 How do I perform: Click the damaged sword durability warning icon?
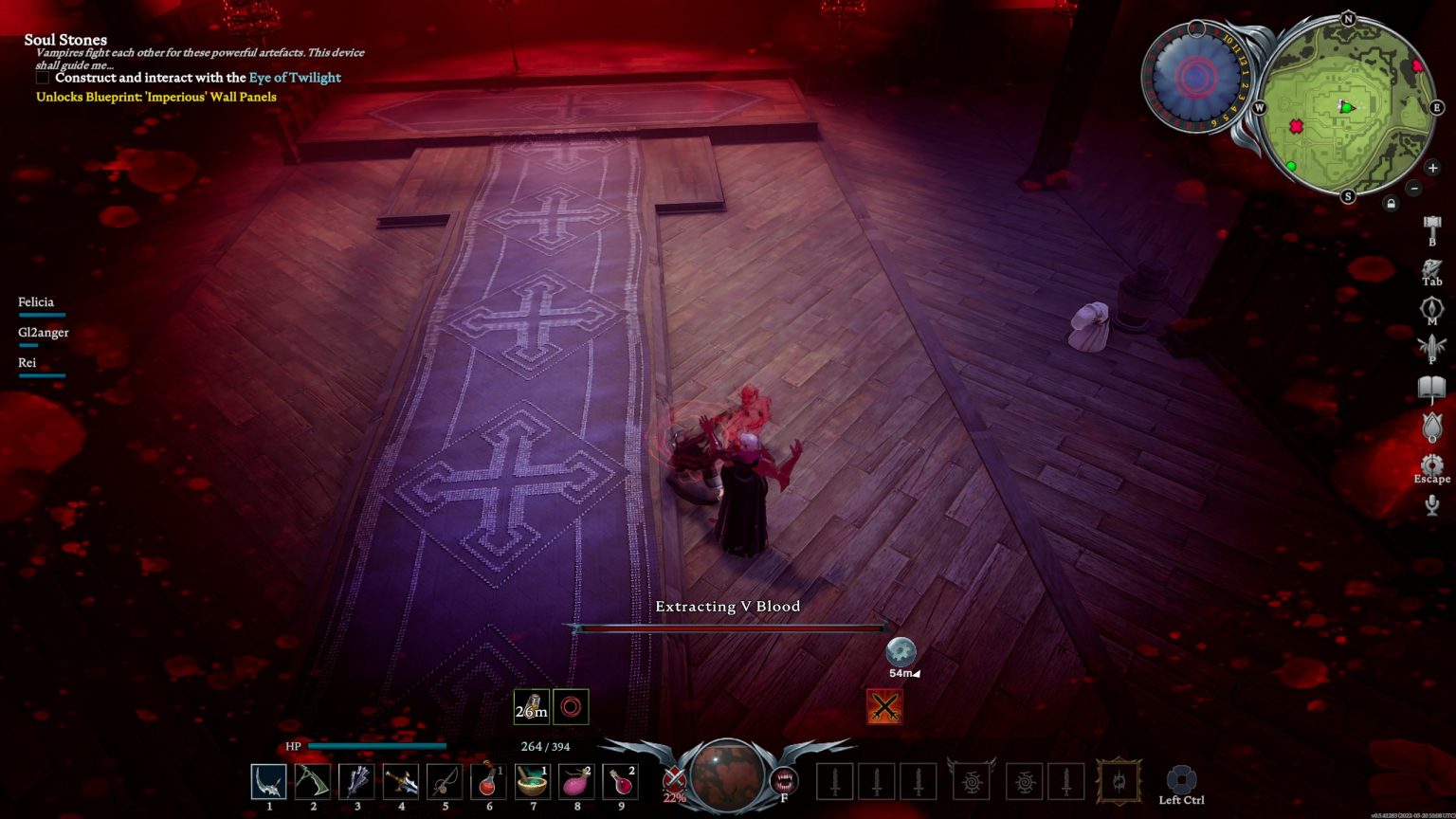pyautogui.click(x=883, y=707)
